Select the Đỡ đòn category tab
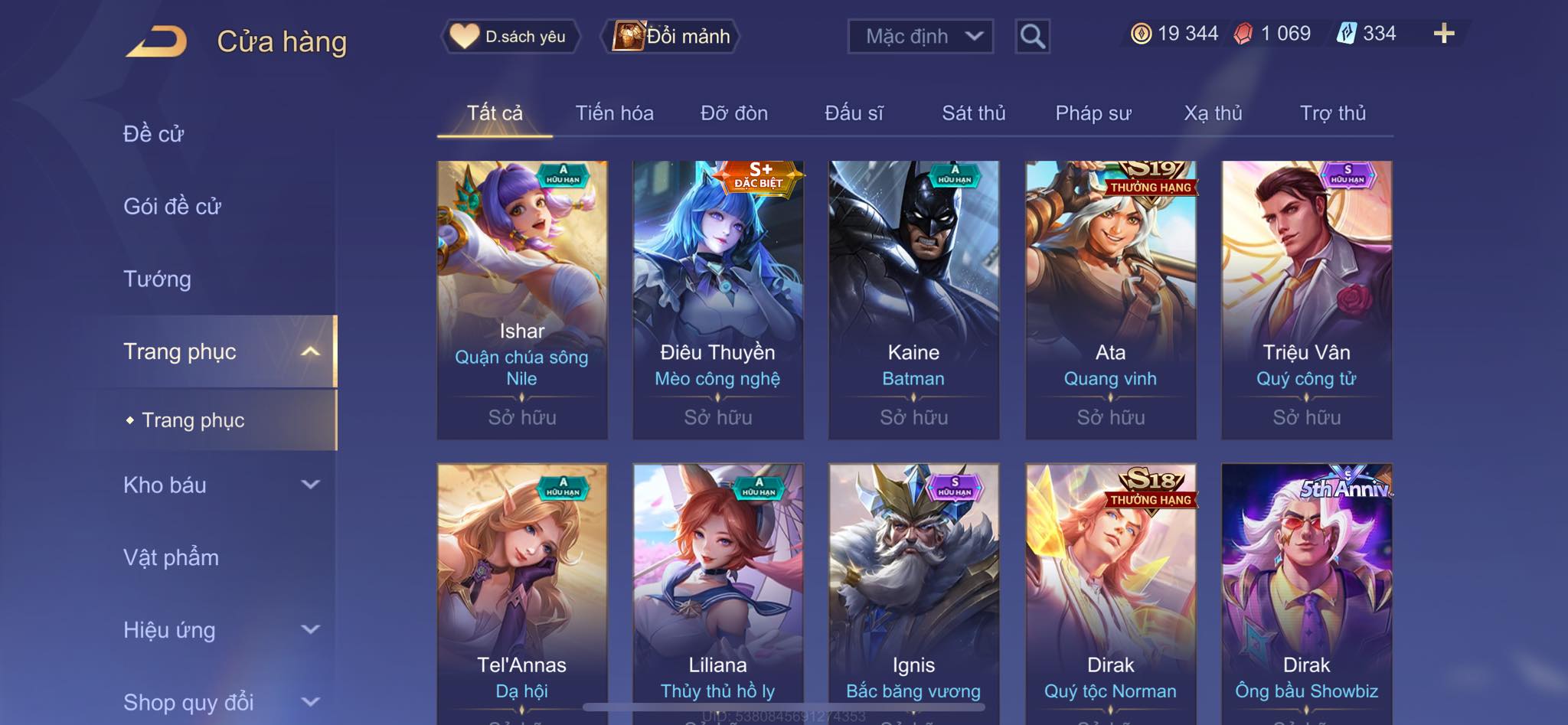The width and height of the screenshot is (1568, 725). click(733, 113)
